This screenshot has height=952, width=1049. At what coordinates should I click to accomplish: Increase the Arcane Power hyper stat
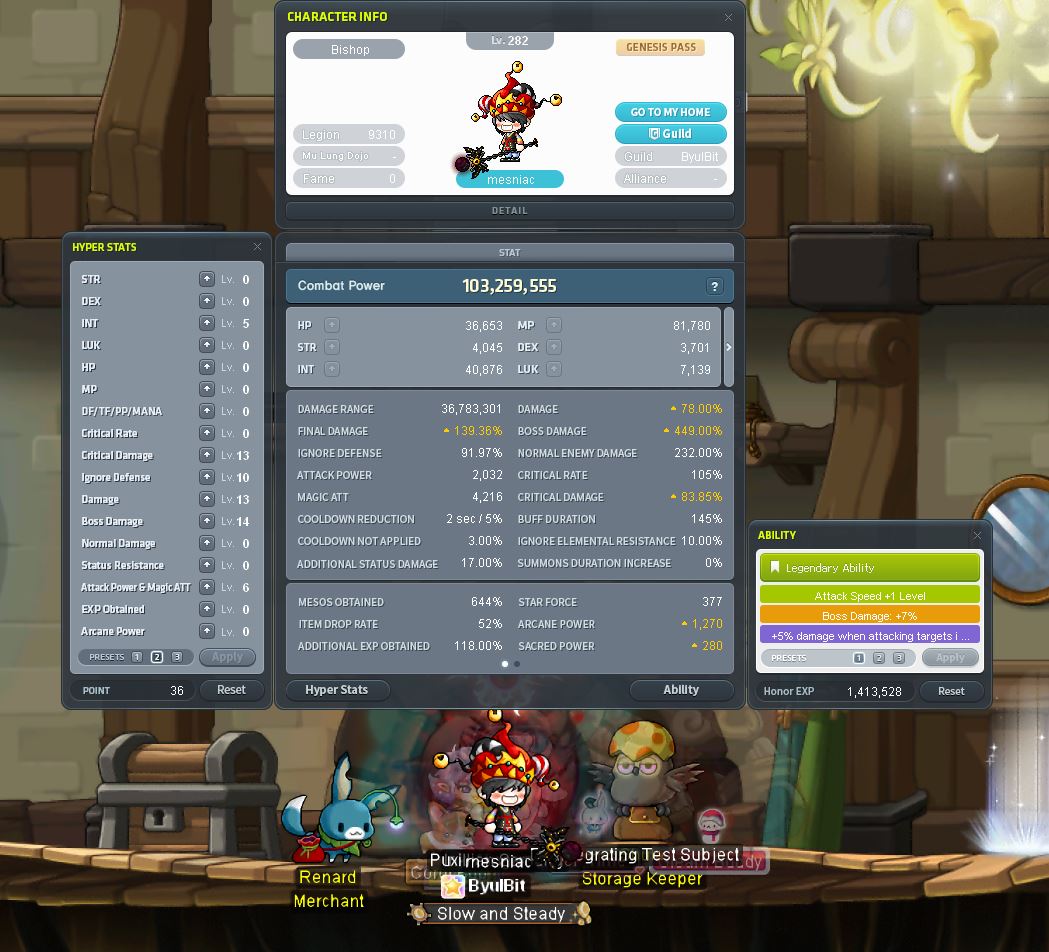coord(206,631)
